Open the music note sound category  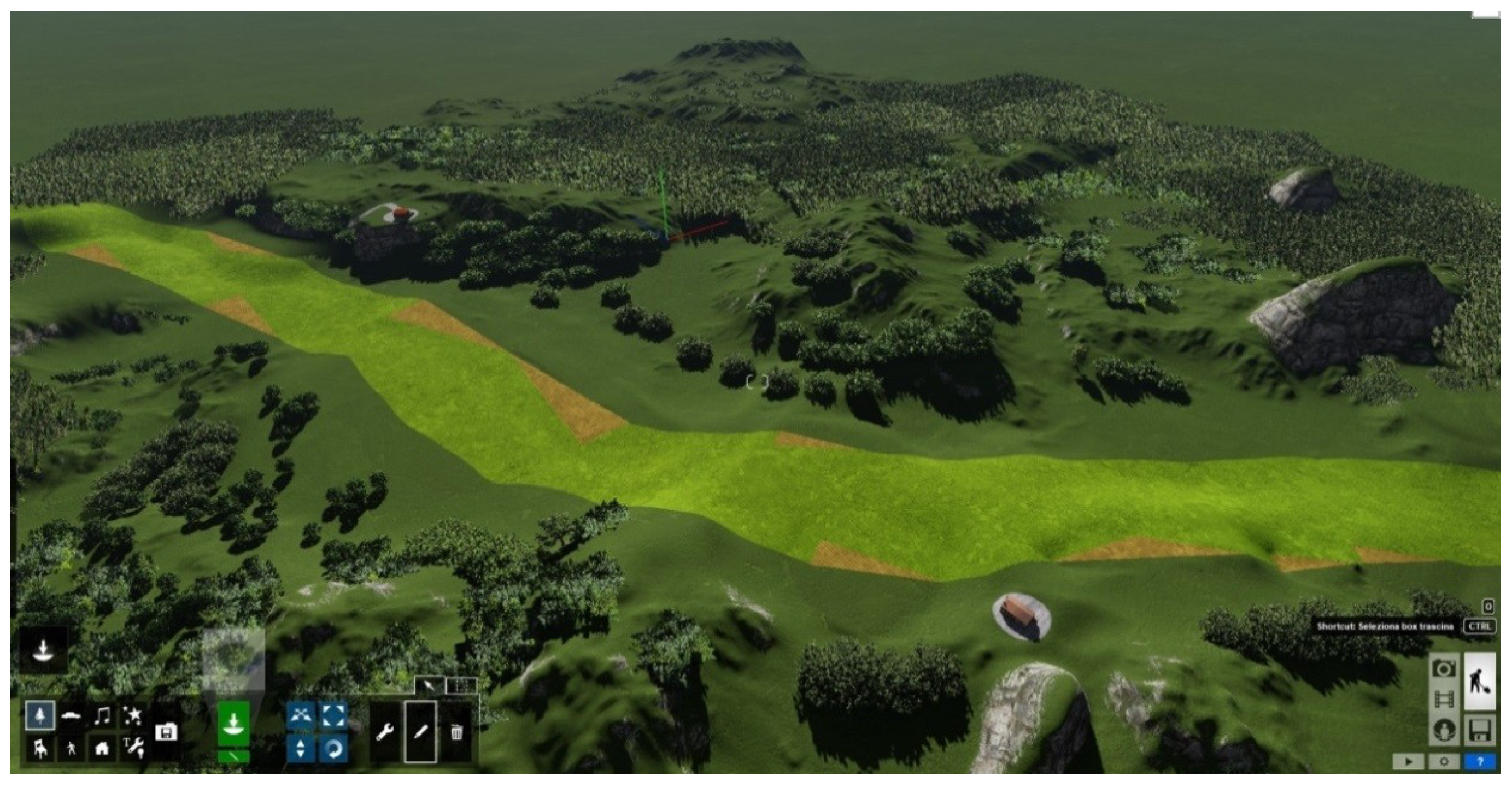coord(103,715)
